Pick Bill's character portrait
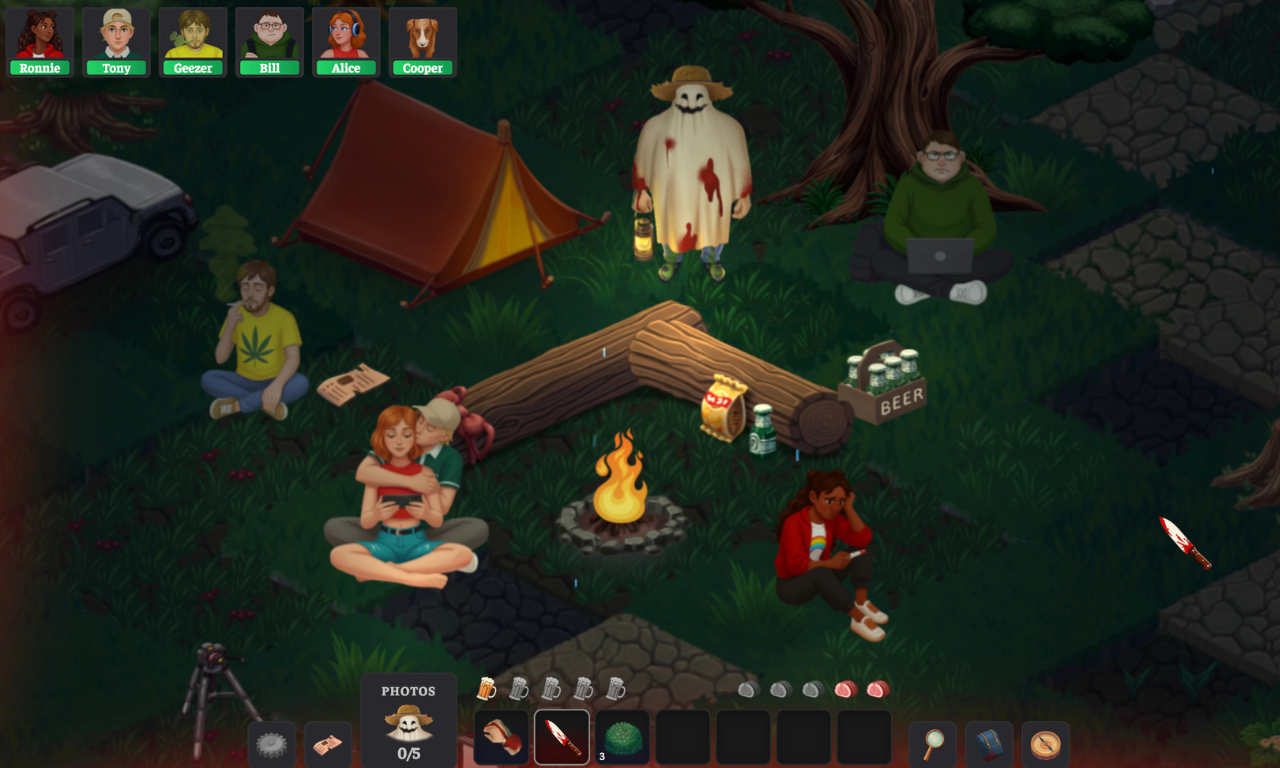 [x=270, y=42]
